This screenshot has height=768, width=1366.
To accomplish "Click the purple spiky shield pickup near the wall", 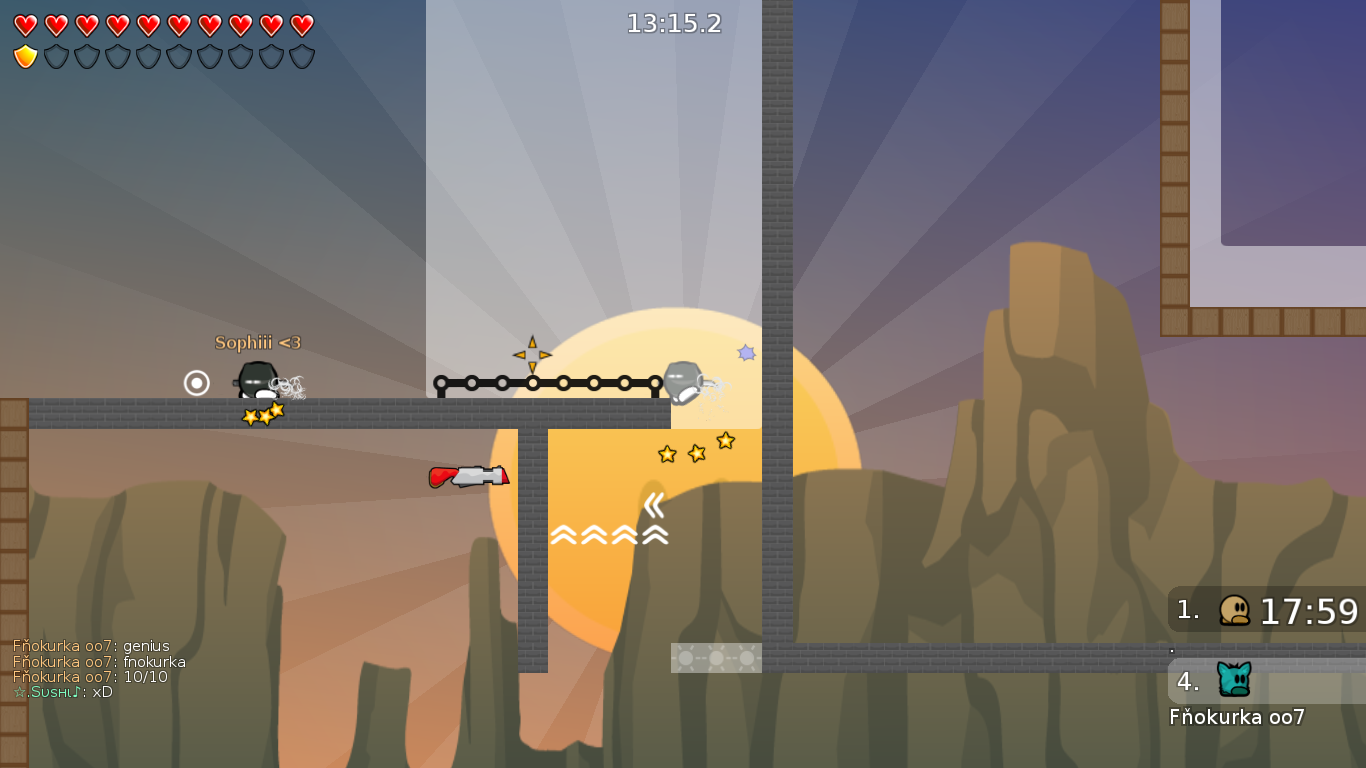I will pyautogui.click(x=745, y=353).
